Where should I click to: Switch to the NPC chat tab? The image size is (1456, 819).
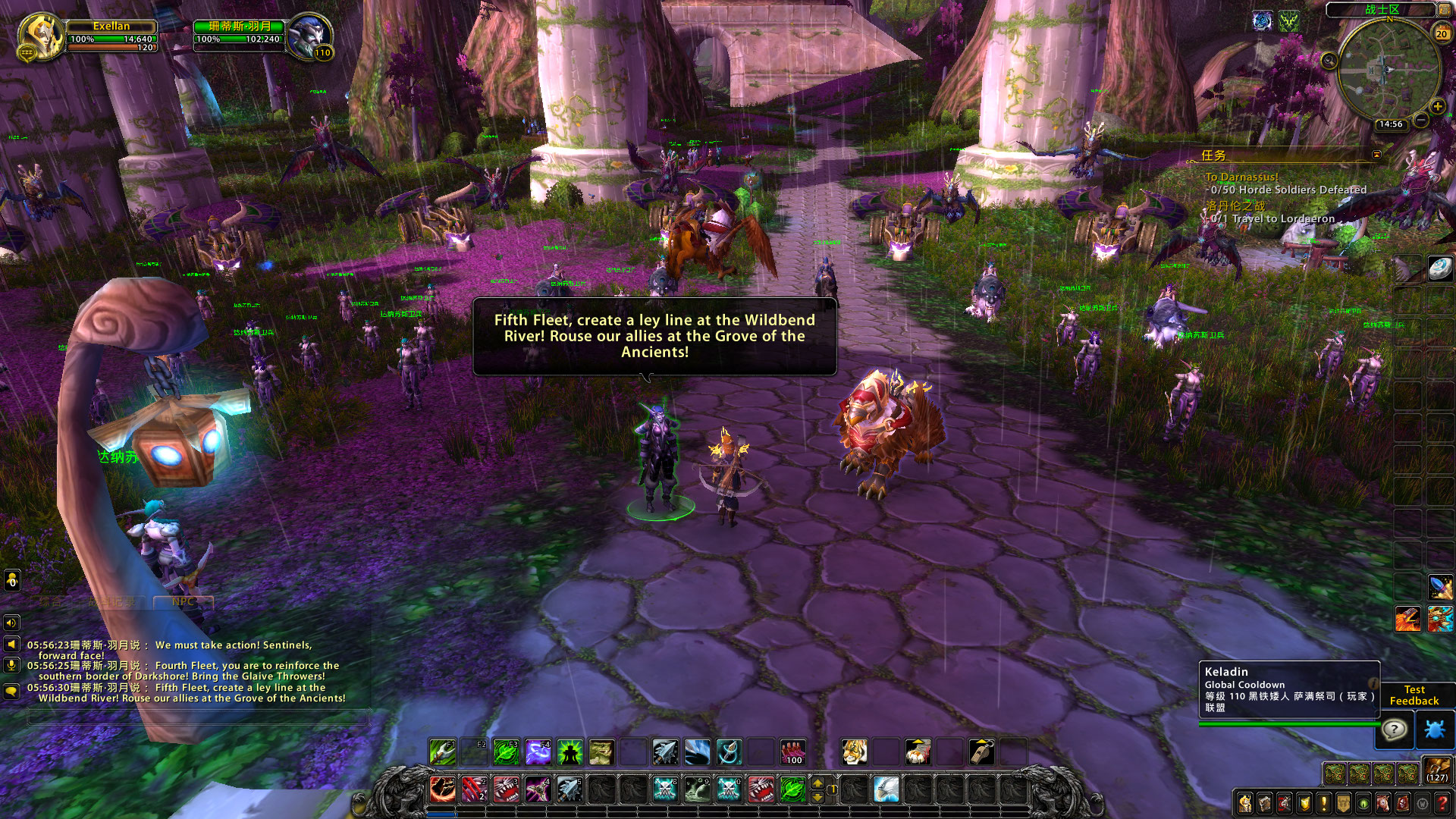(183, 601)
